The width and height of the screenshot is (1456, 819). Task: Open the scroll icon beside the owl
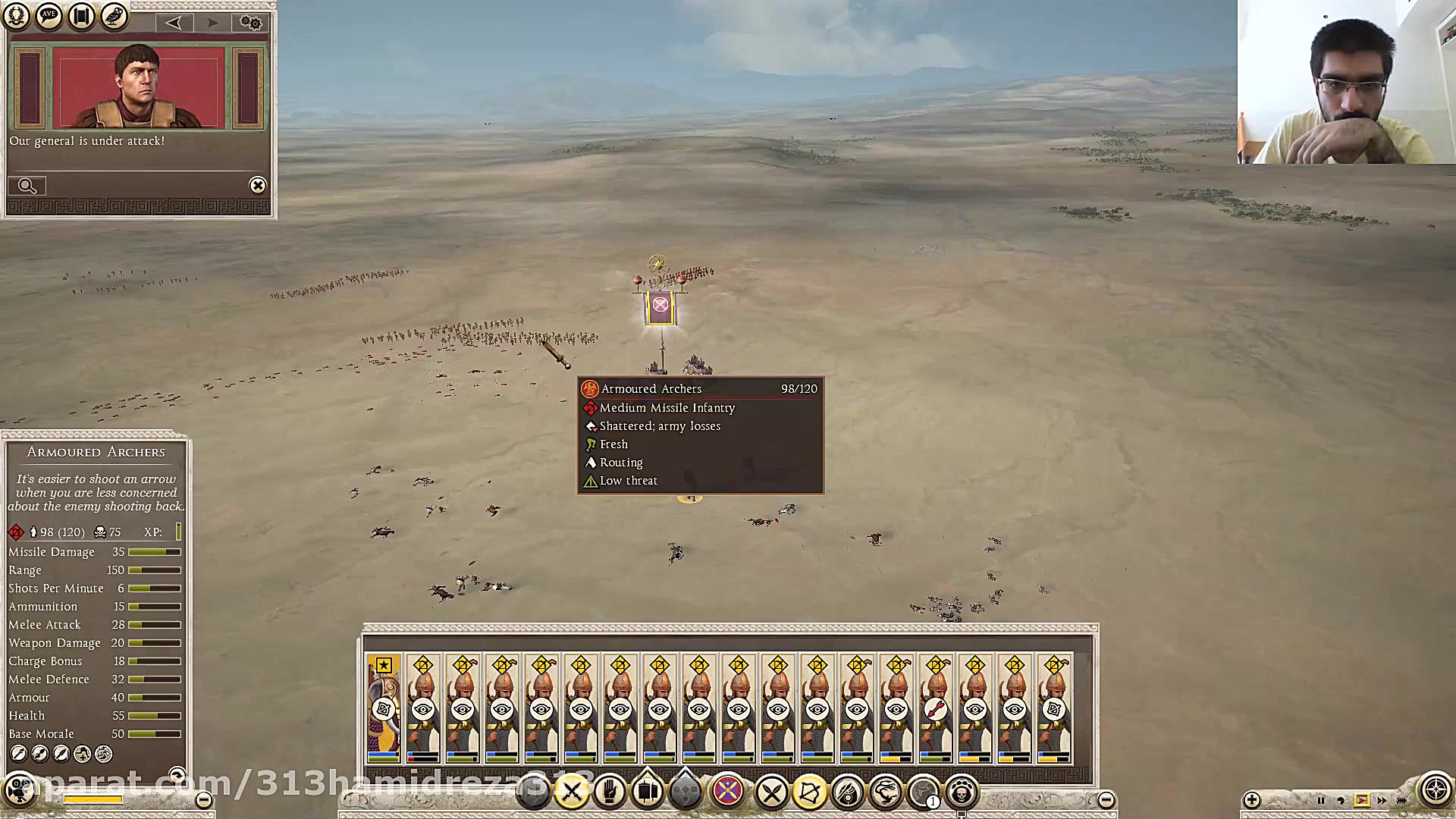click(x=81, y=16)
